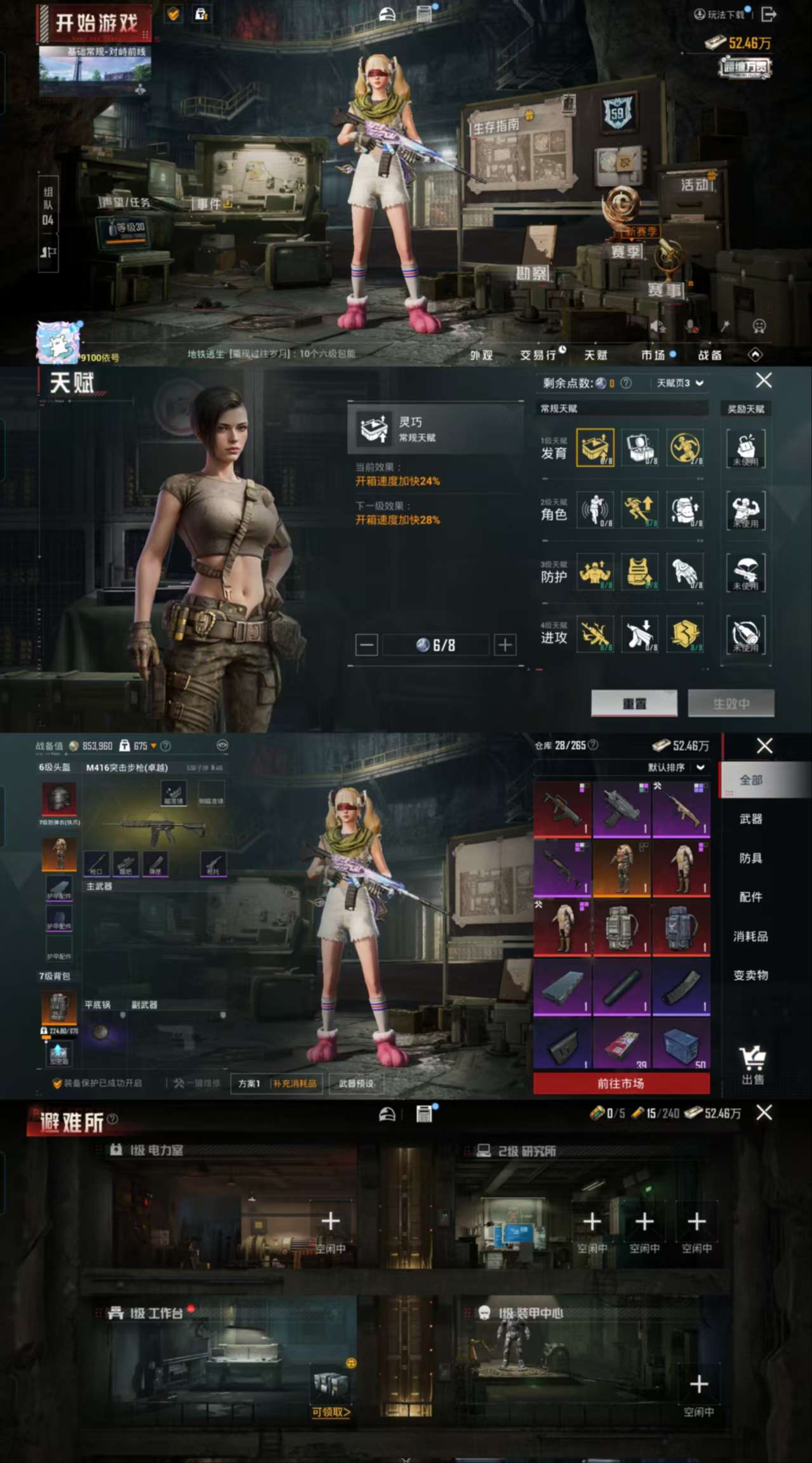Start the game with 开始游戏
The height and width of the screenshot is (1463, 812).
pos(97,24)
